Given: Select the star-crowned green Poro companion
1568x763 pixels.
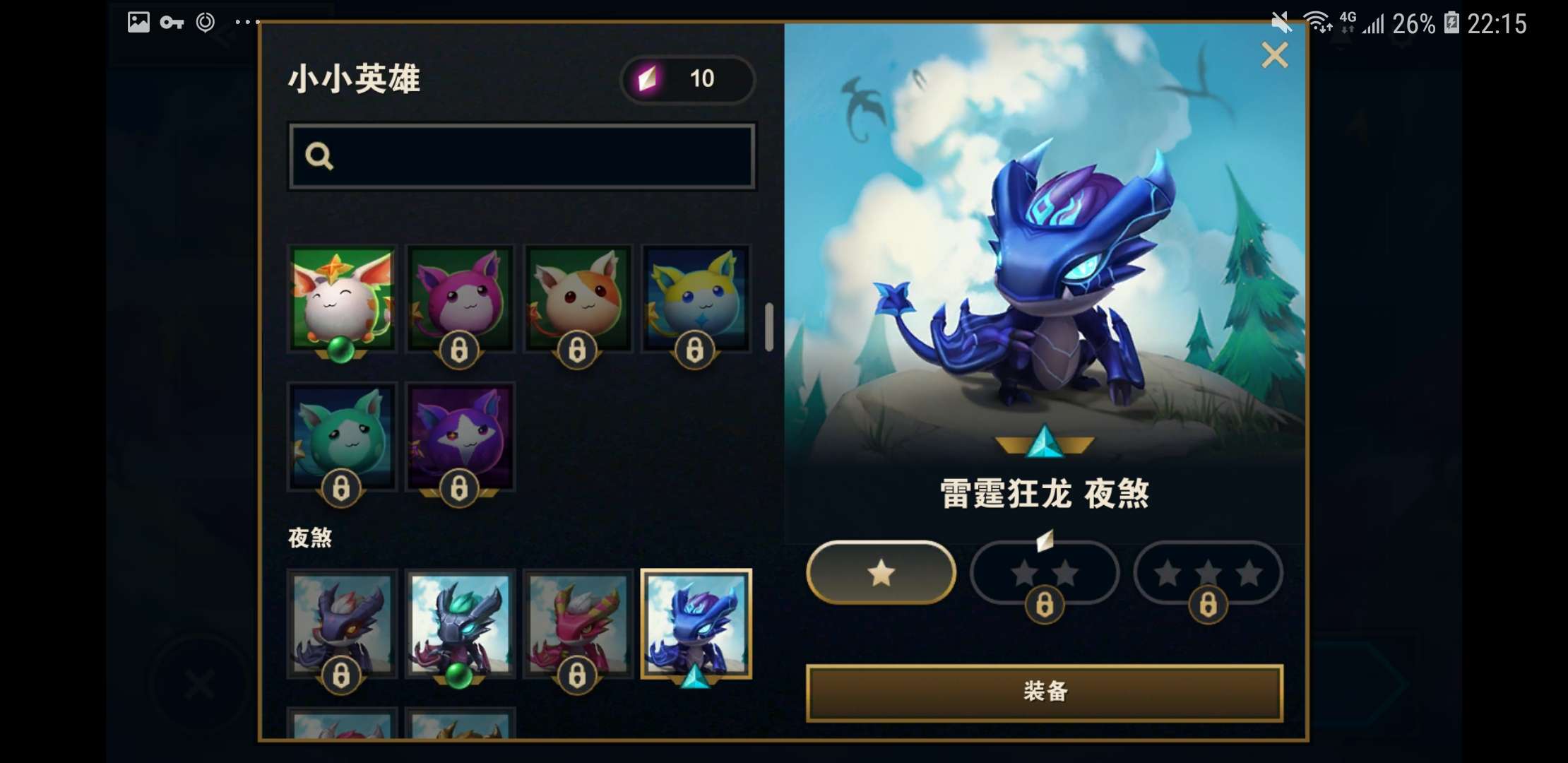Looking at the screenshot, I should point(342,300).
